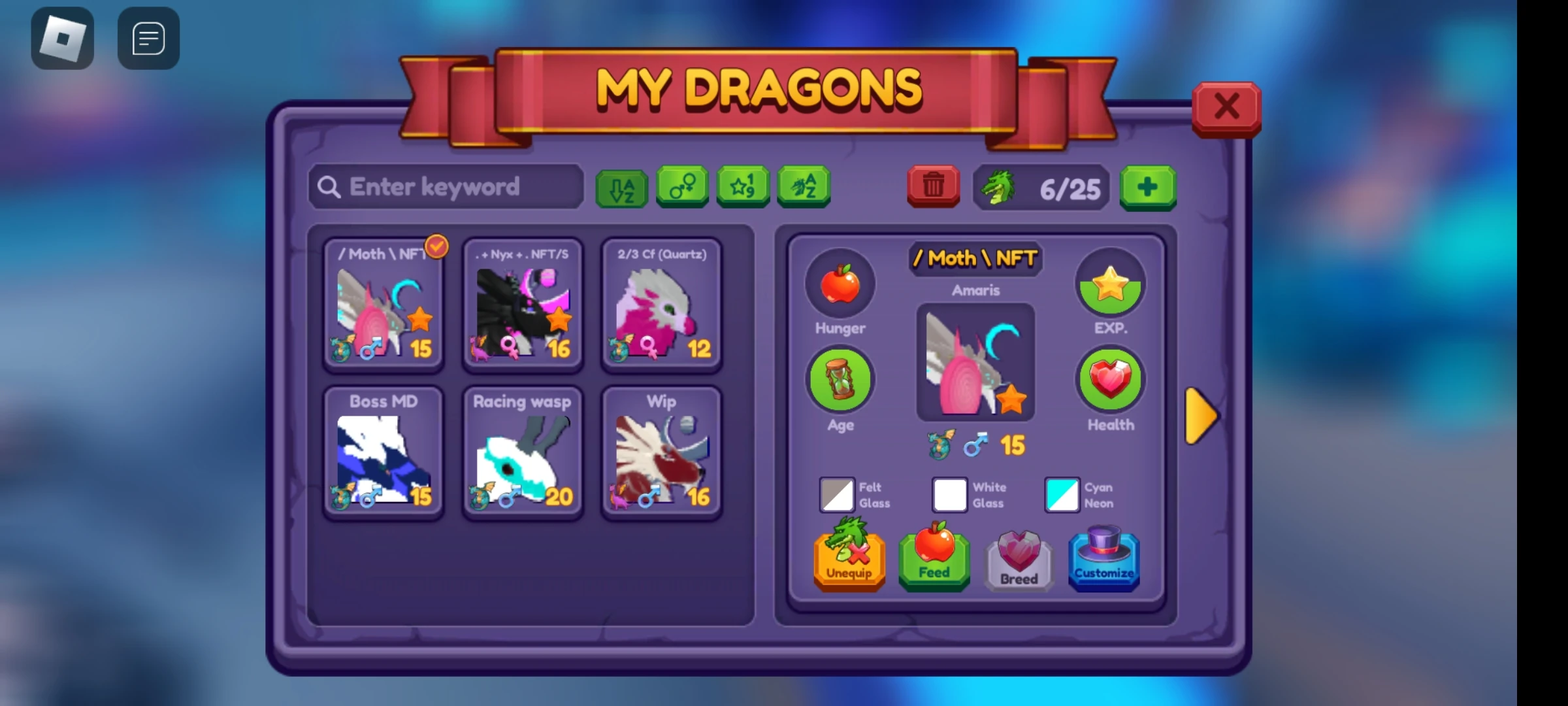Open the Roblox menu icon

63,37
